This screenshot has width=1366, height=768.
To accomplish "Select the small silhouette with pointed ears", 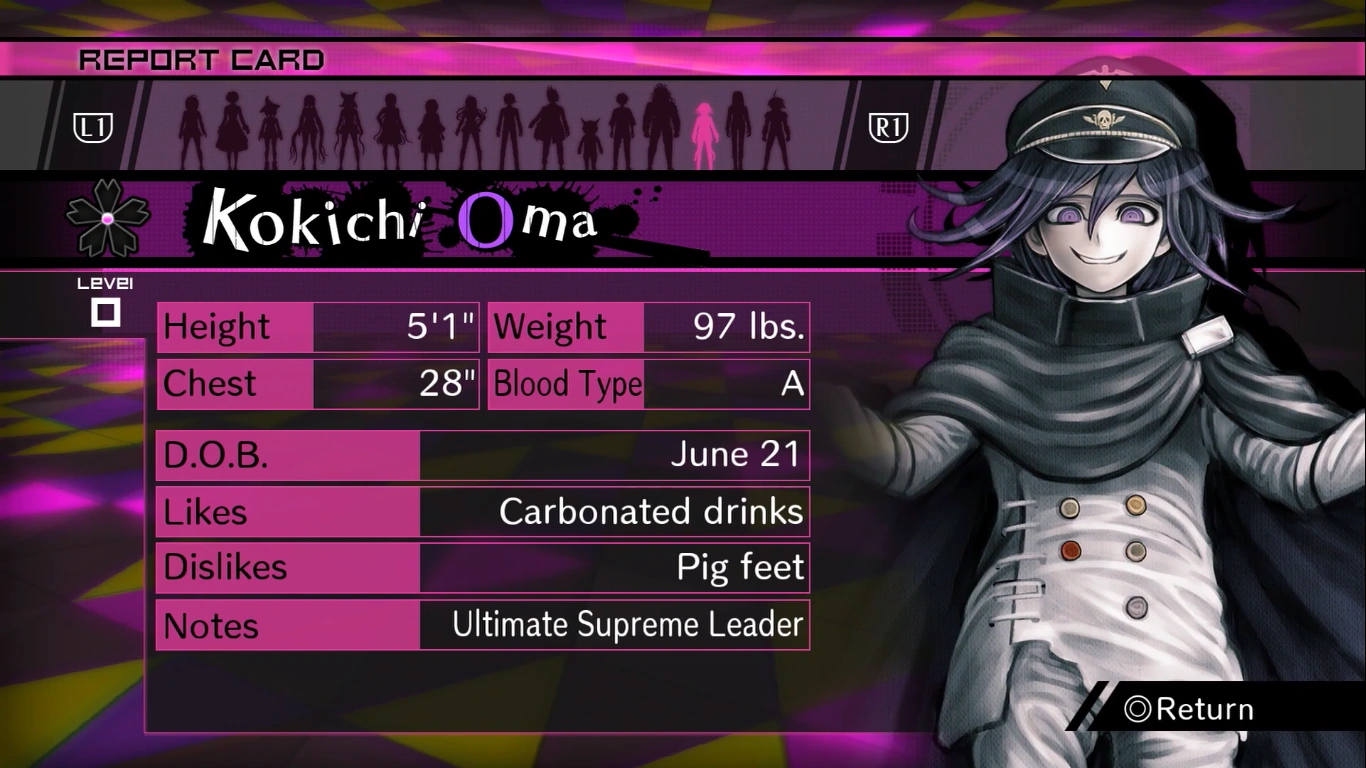I will [591, 135].
